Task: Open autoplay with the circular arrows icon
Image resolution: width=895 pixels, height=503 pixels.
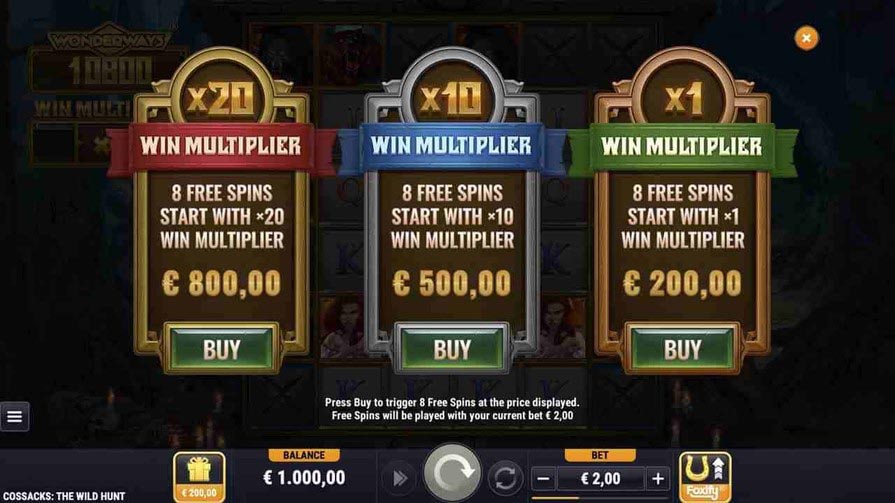Action: click(506, 478)
